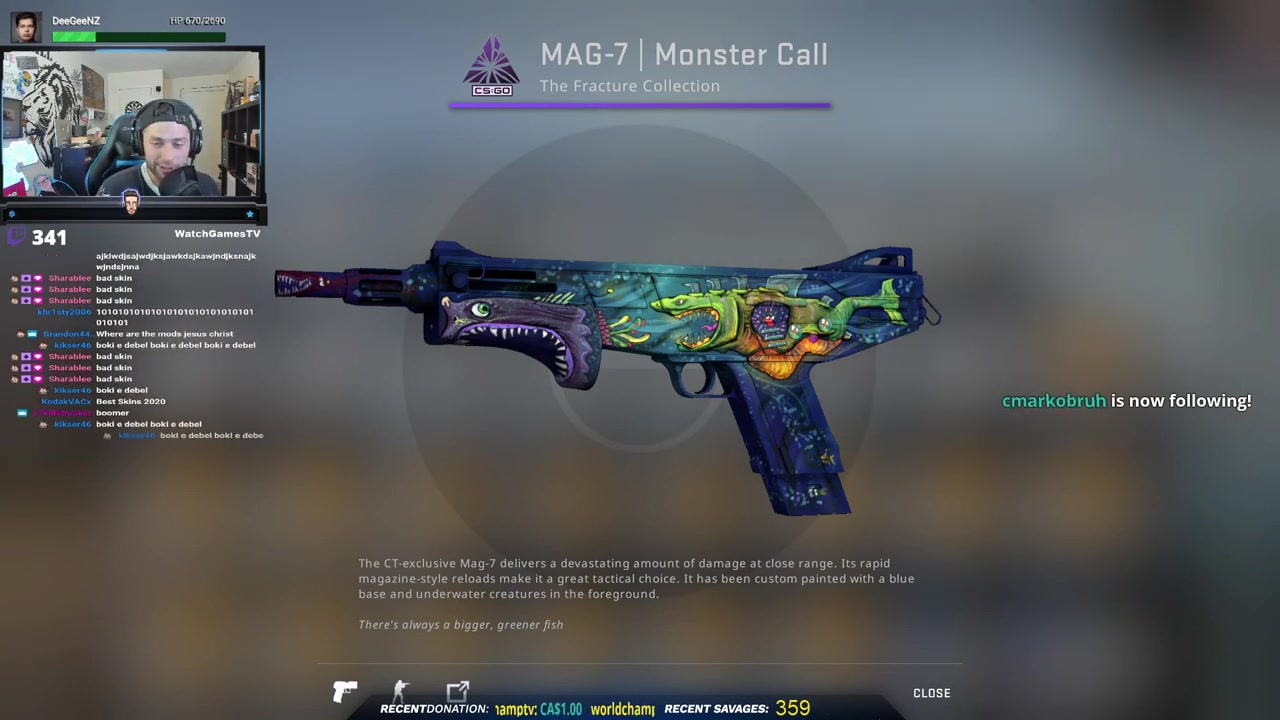Image resolution: width=1280 pixels, height=720 pixels.
Task: Click kikser46's chat badge
Action: [x=43, y=345]
